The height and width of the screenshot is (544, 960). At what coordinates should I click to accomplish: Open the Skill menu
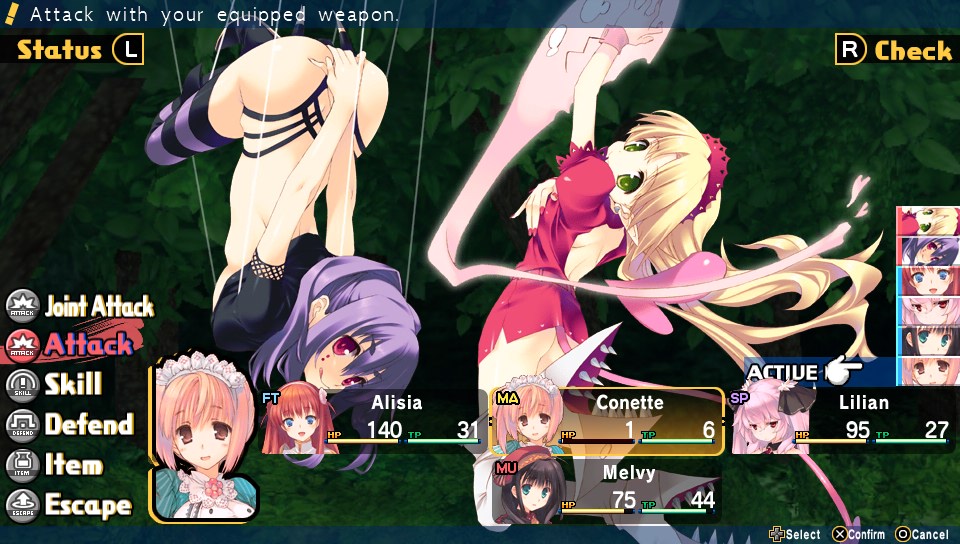(56, 385)
